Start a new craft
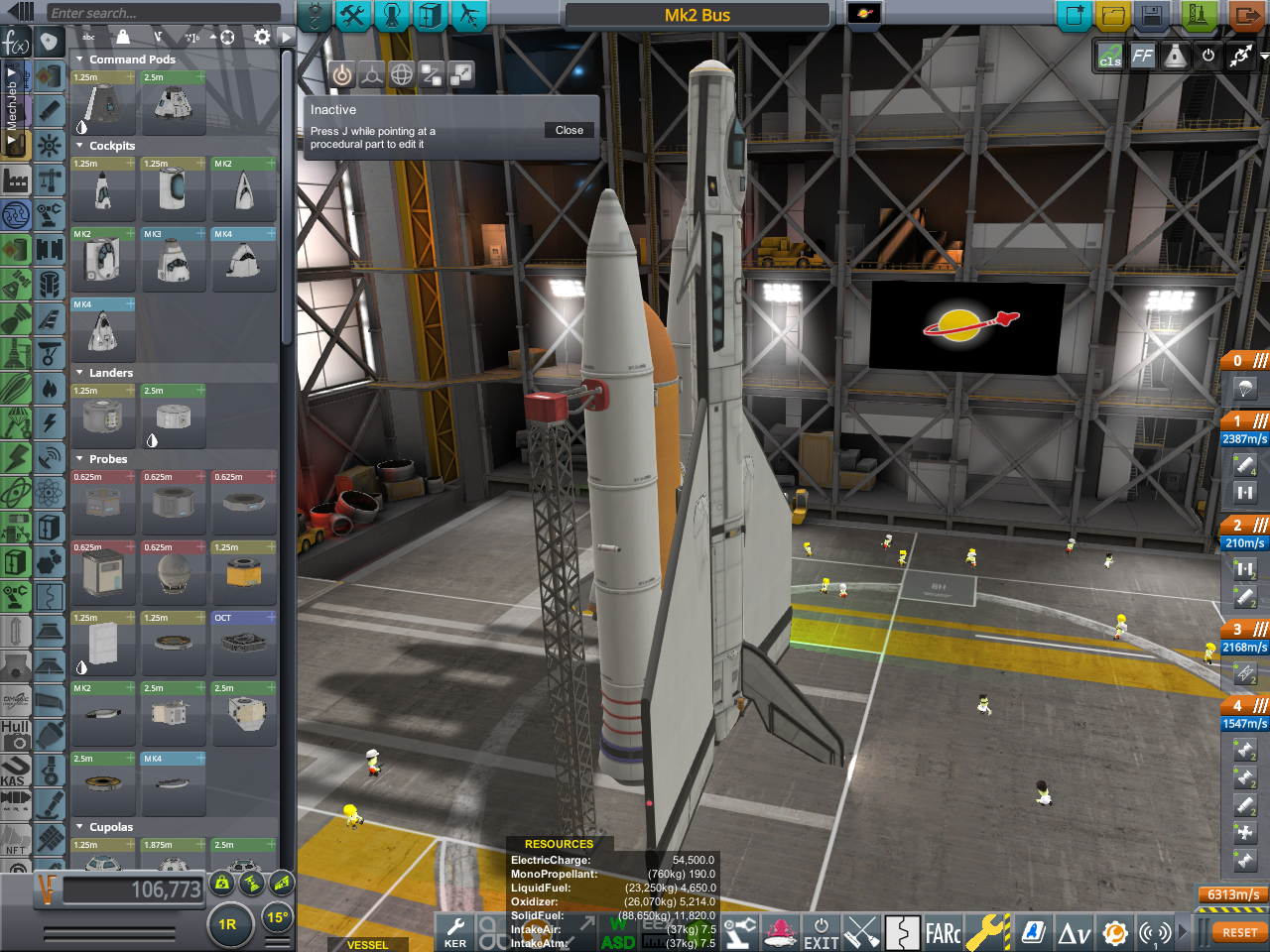Viewport: 1270px width, 952px height. (x=1074, y=16)
